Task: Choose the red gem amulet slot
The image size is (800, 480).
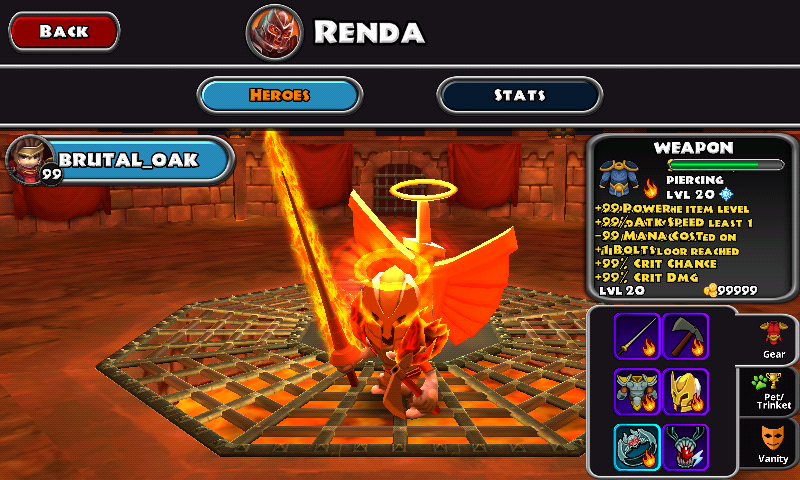Action: tap(685, 446)
